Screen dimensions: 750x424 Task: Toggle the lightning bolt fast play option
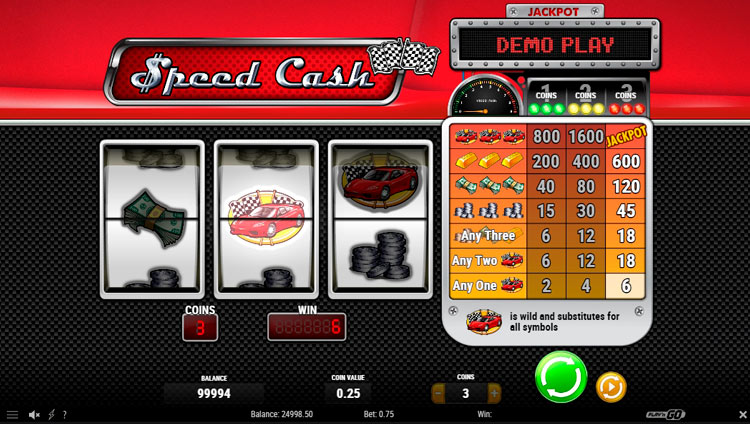tap(51, 414)
